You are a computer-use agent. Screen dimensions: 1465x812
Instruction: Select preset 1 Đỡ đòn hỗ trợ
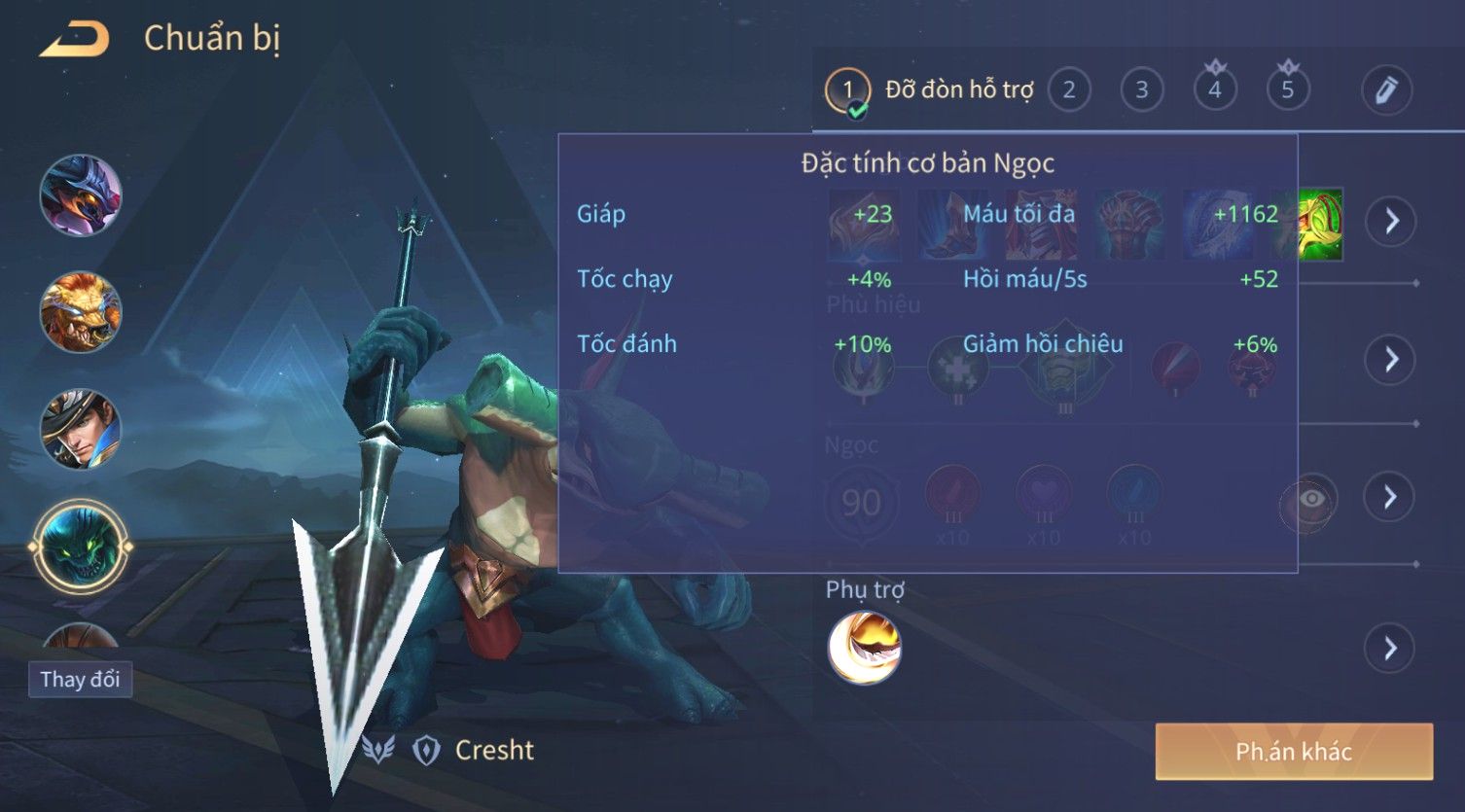pos(847,90)
